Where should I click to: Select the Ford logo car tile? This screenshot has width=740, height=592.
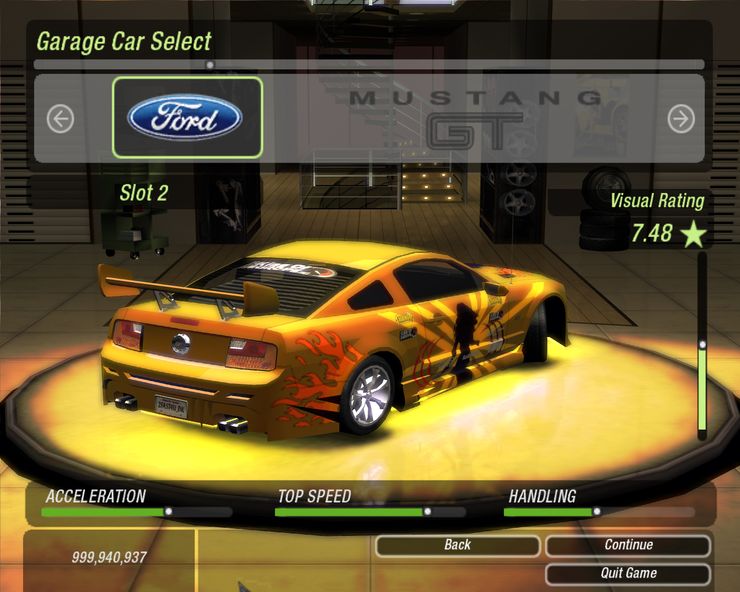pos(187,118)
